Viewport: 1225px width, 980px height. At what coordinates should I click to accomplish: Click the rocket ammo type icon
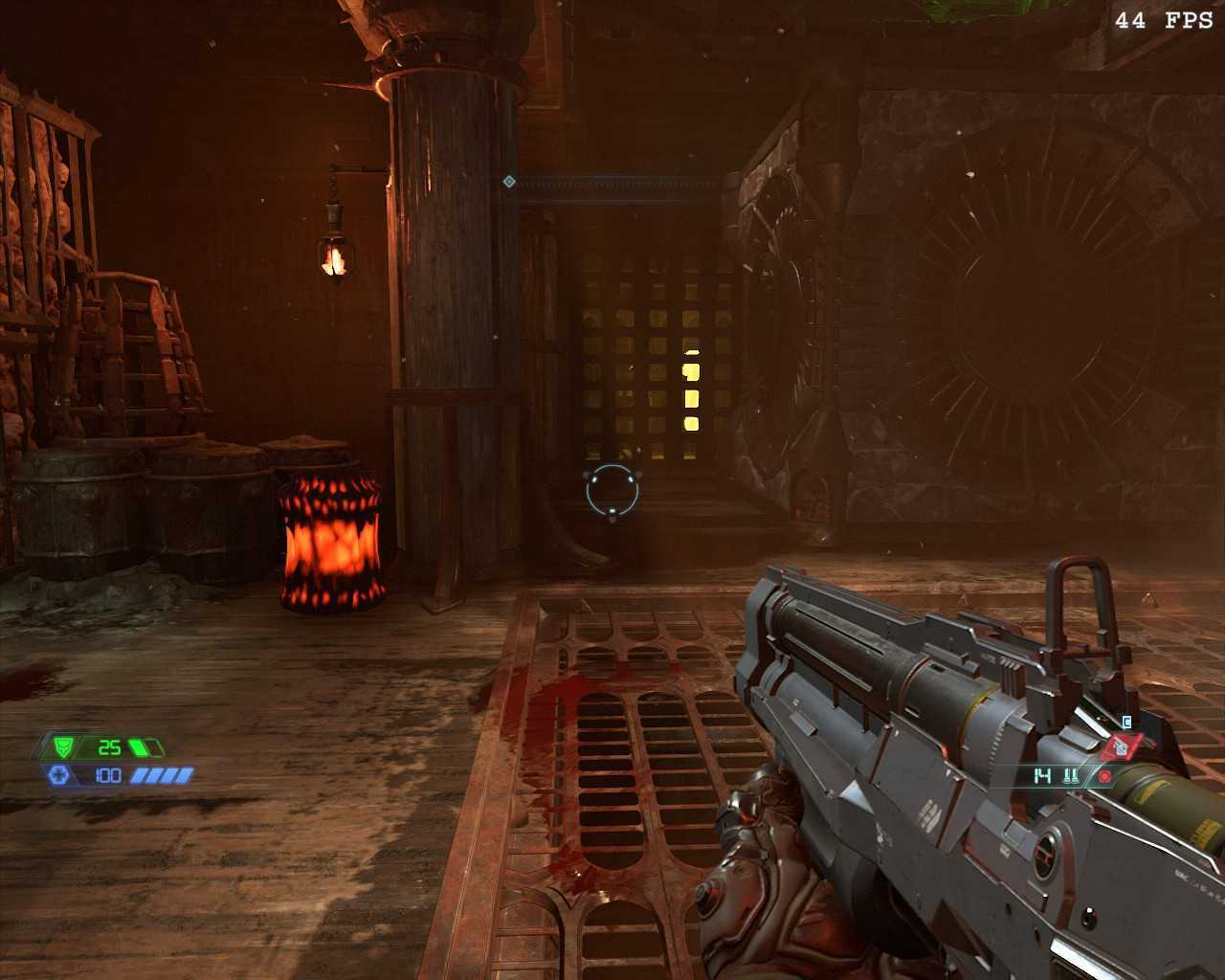pos(1070,776)
